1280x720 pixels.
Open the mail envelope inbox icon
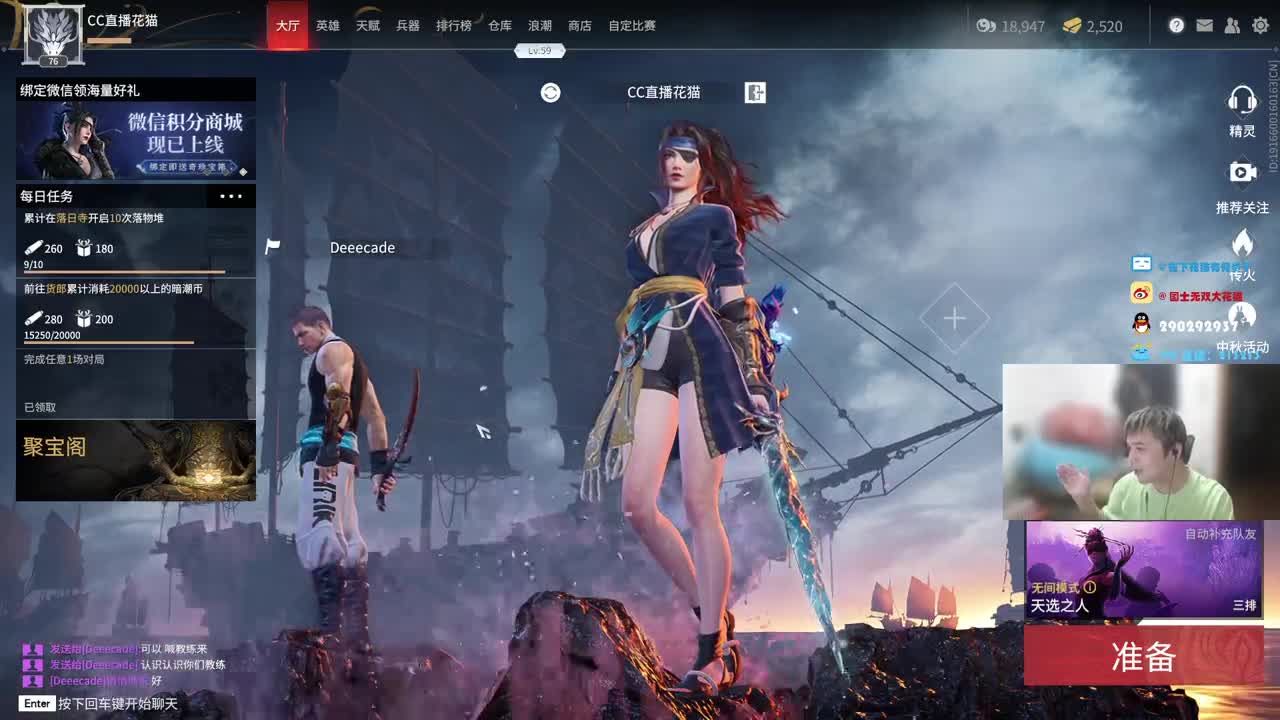[1205, 27]
